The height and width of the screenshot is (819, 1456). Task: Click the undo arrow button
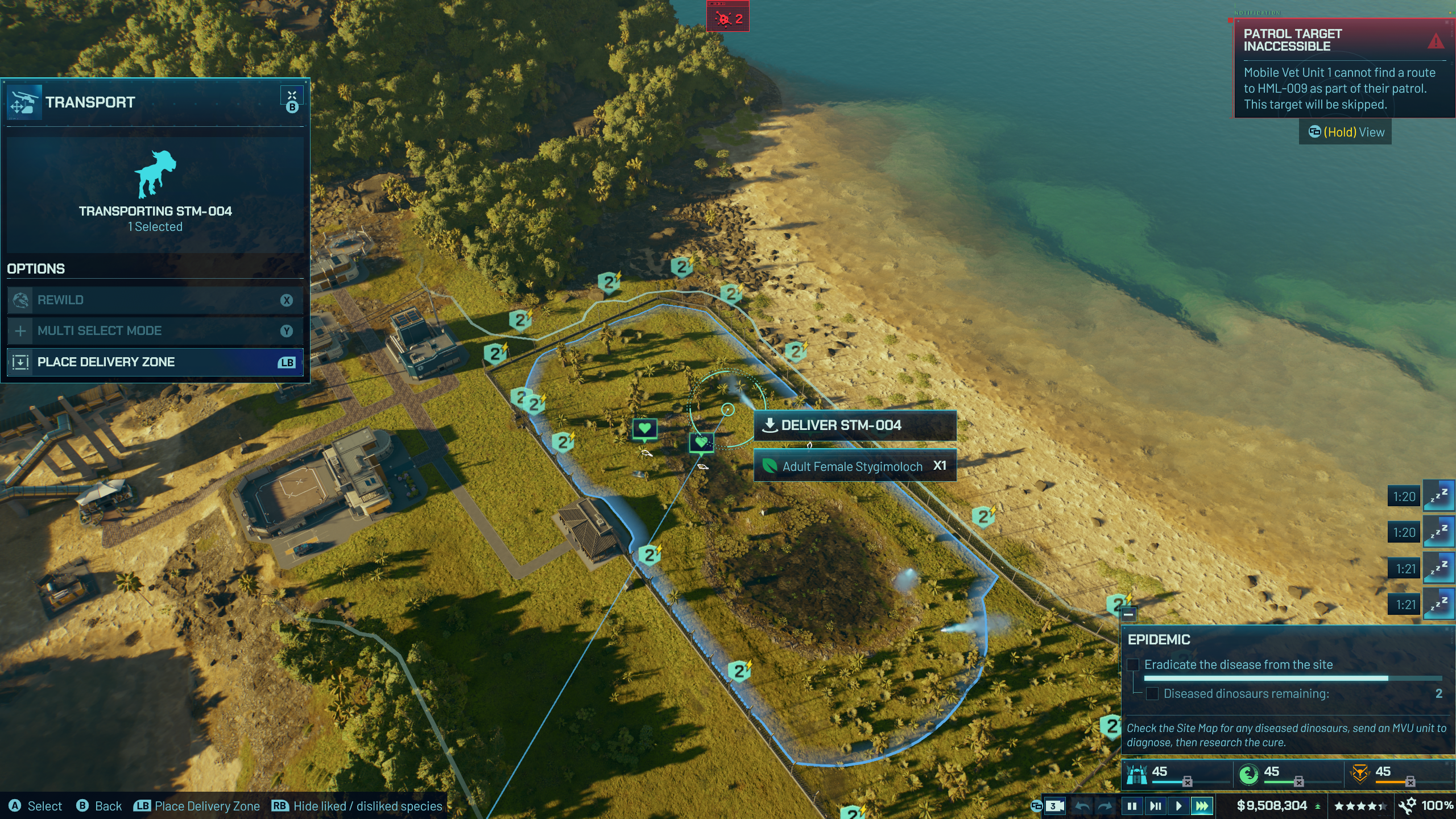pyautogui.click(x=1082, y=806)
